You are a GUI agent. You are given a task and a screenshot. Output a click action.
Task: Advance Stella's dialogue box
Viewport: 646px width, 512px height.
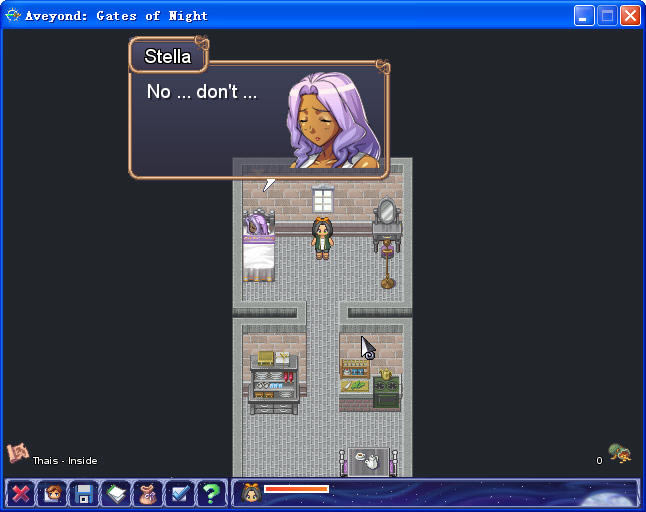pos(258,120)
